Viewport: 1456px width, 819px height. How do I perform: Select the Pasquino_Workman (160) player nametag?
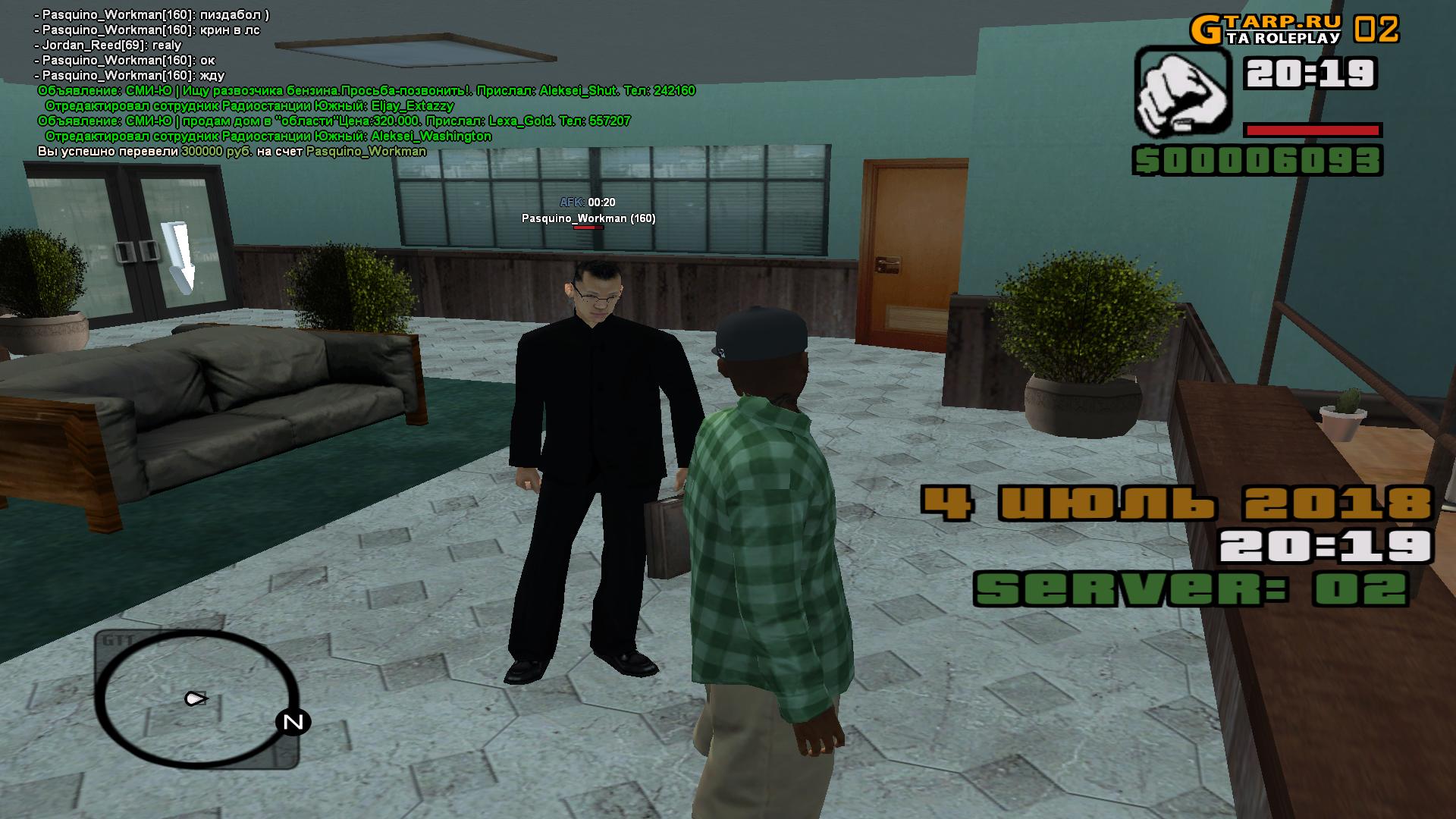(x=588, y=218)
